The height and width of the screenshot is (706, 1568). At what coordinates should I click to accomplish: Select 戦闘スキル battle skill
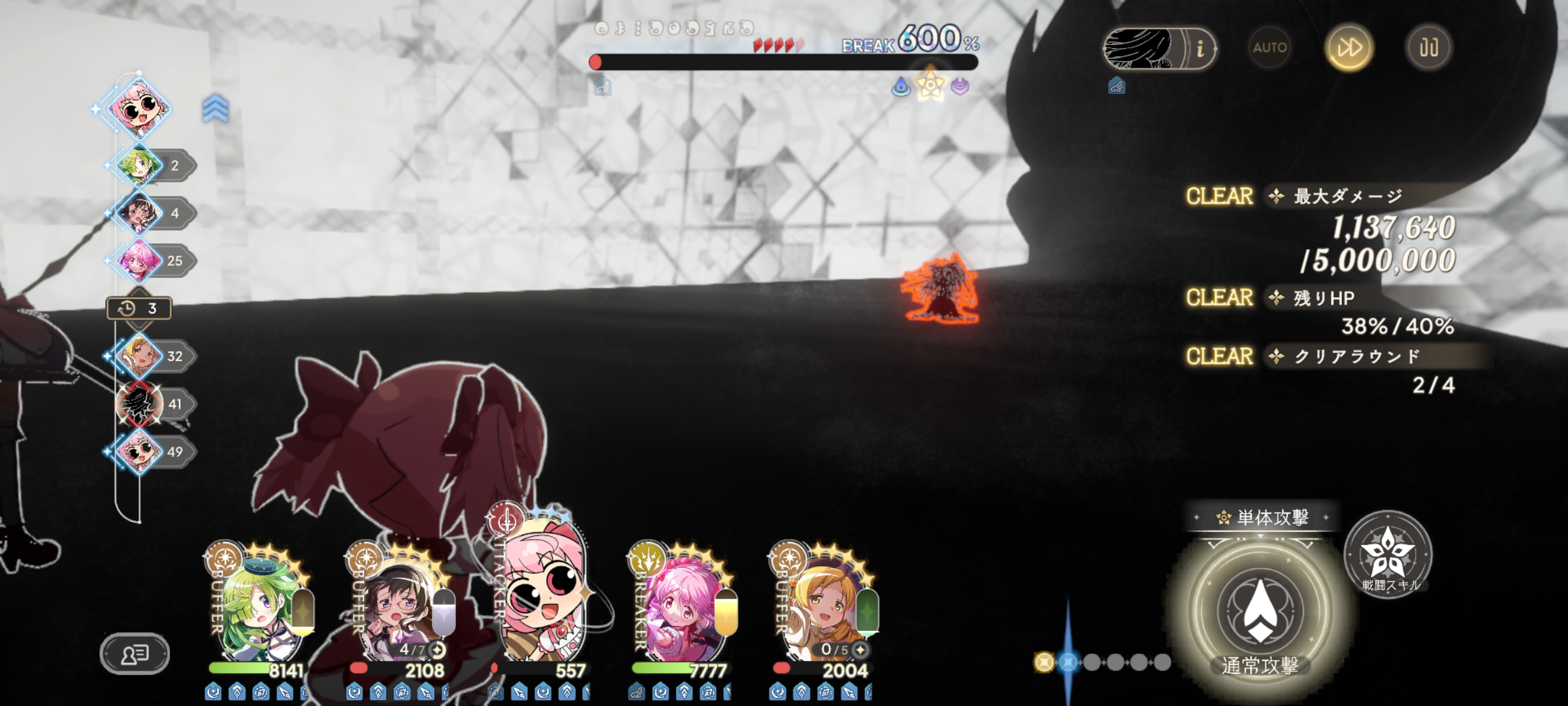coord(1388,554)
